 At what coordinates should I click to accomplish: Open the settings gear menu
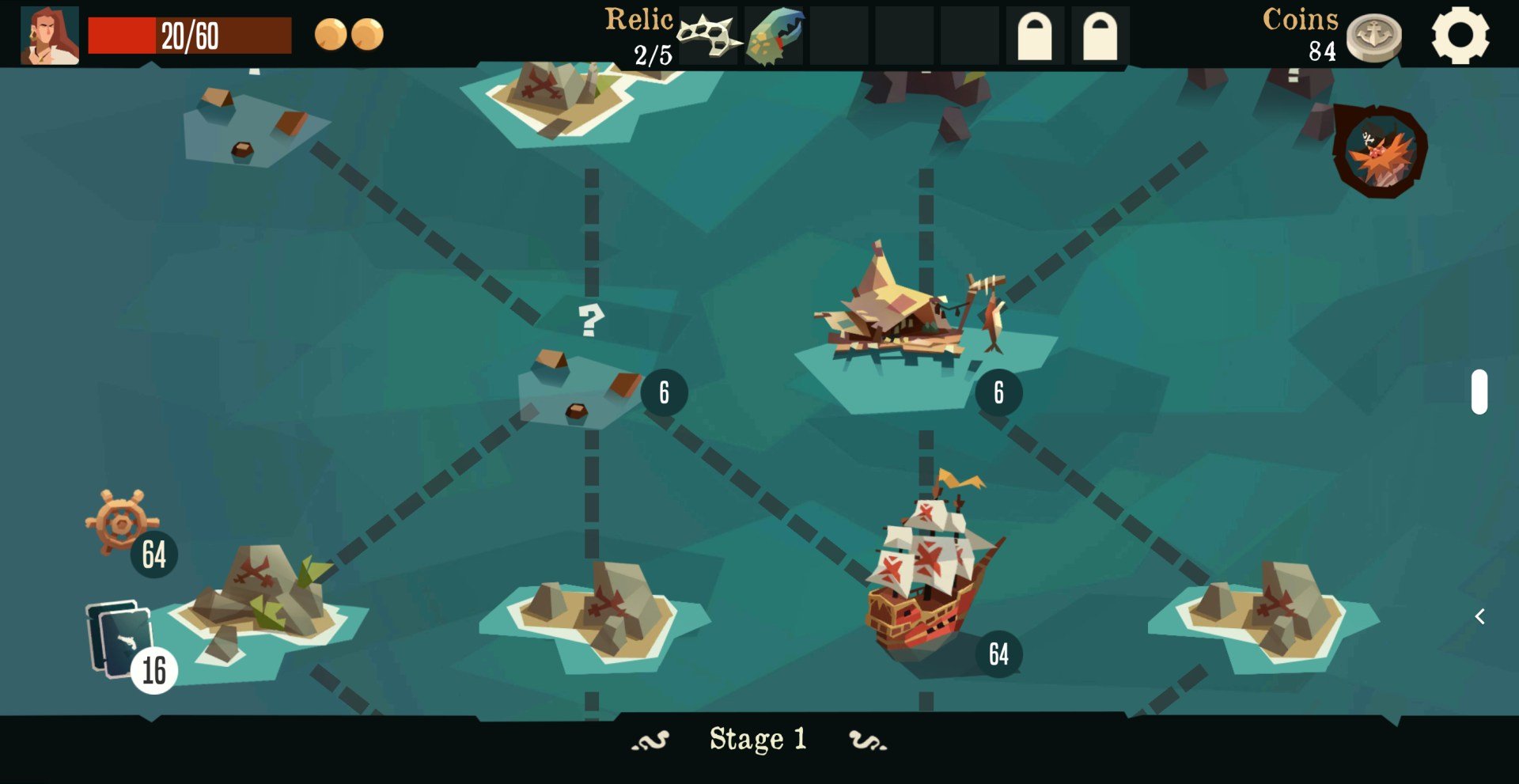(x=1462, y=35)
